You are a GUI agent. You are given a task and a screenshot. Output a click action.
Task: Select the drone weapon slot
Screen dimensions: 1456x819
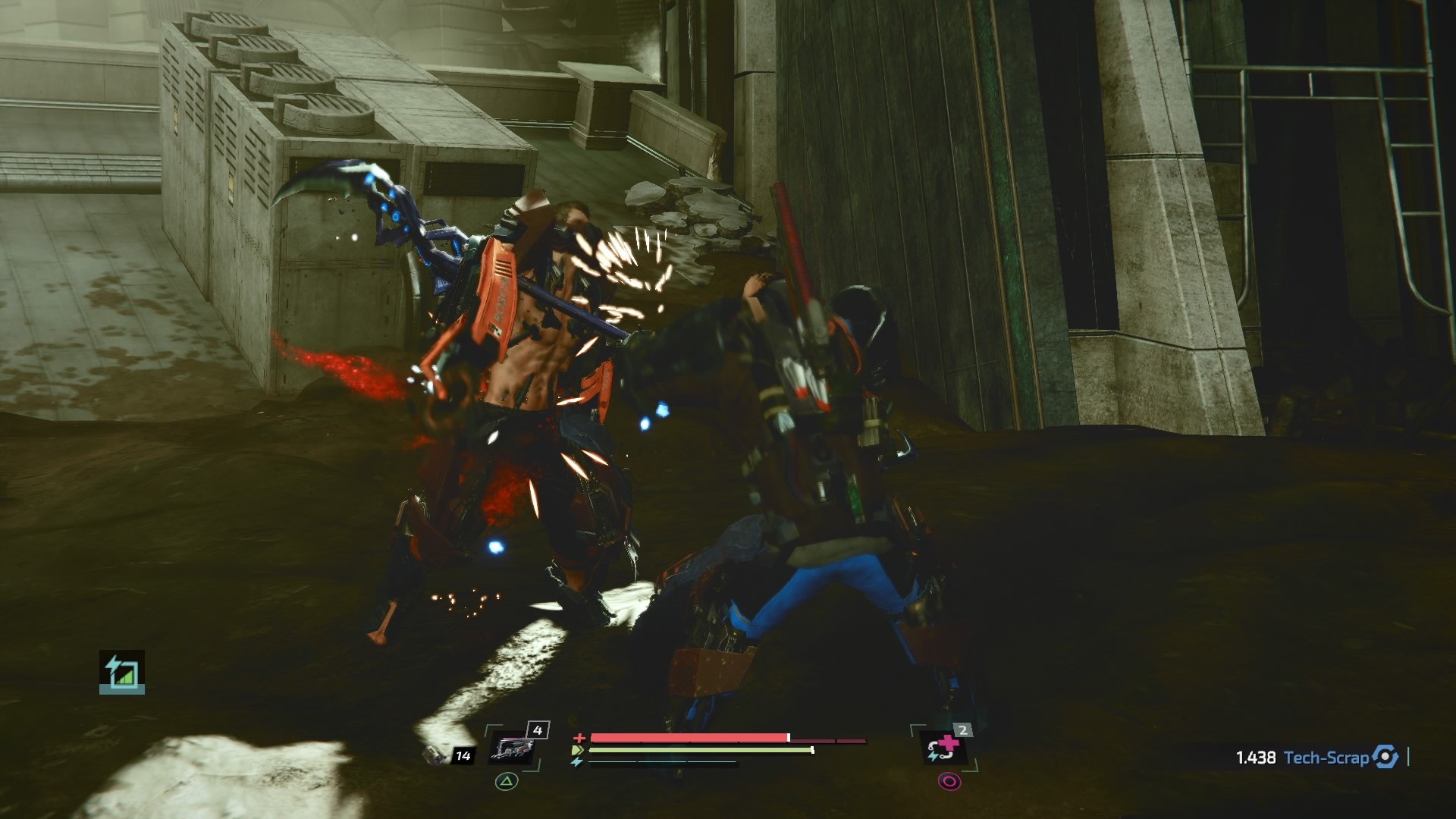coord(513,748)
